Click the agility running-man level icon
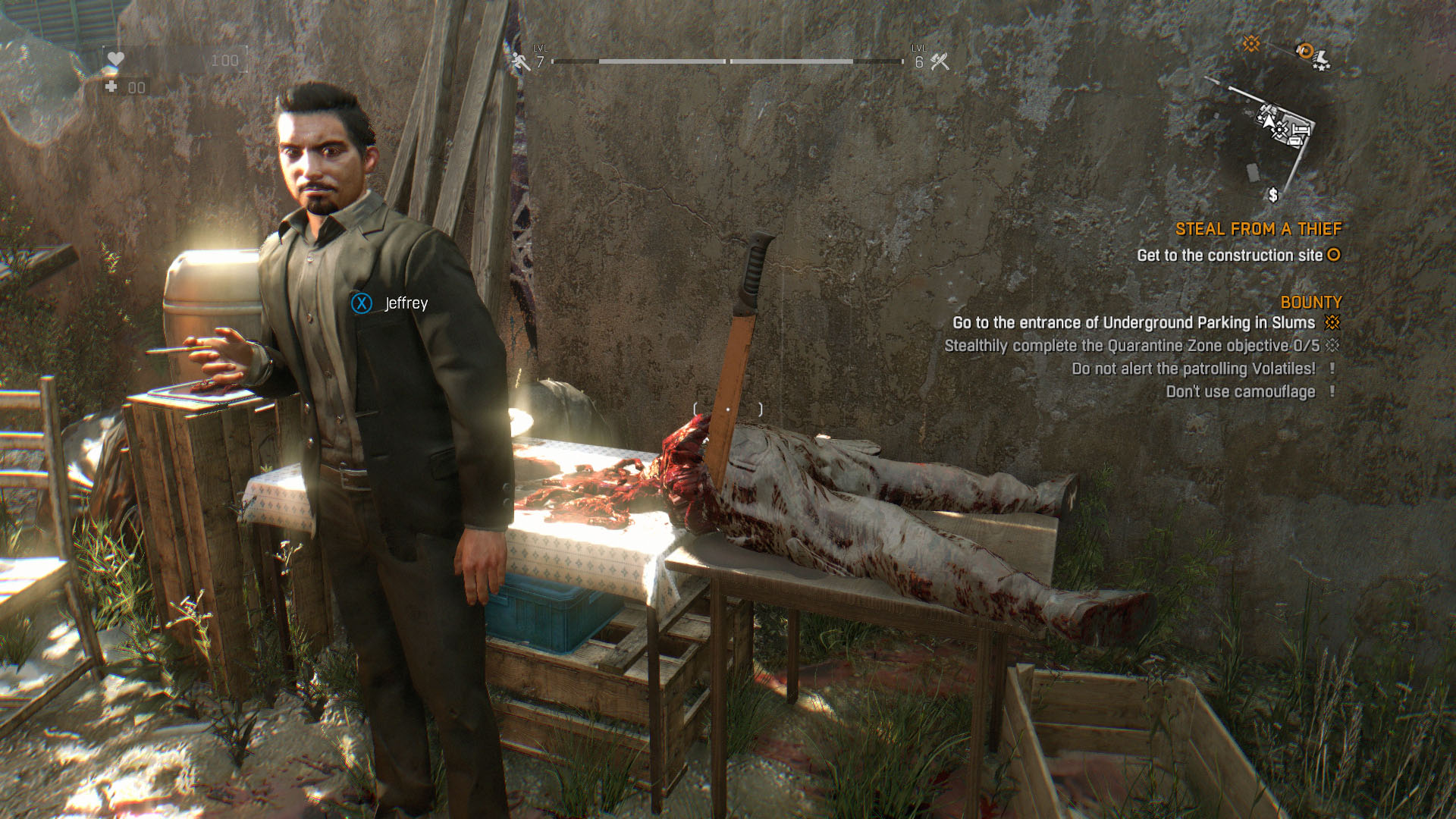Screen dimensions: 1456x819 click(x=521, y=61)
